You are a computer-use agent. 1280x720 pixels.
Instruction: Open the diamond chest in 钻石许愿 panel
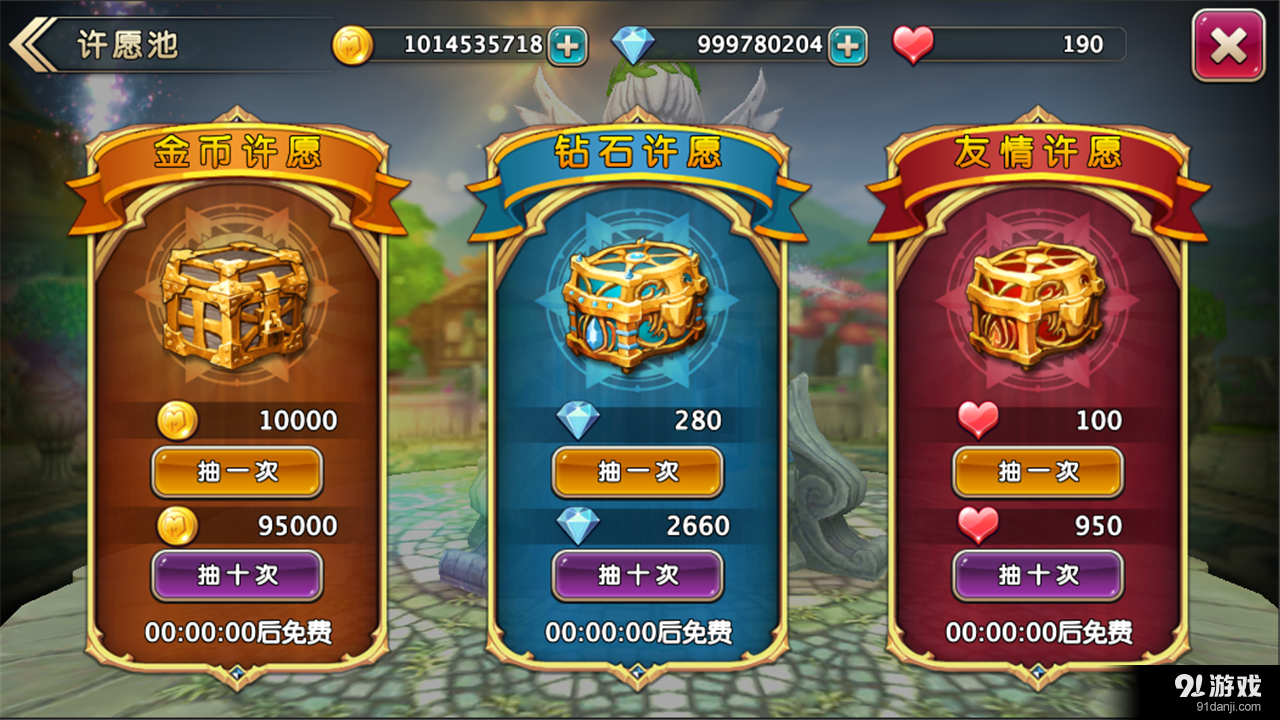[x=637, y=310]
